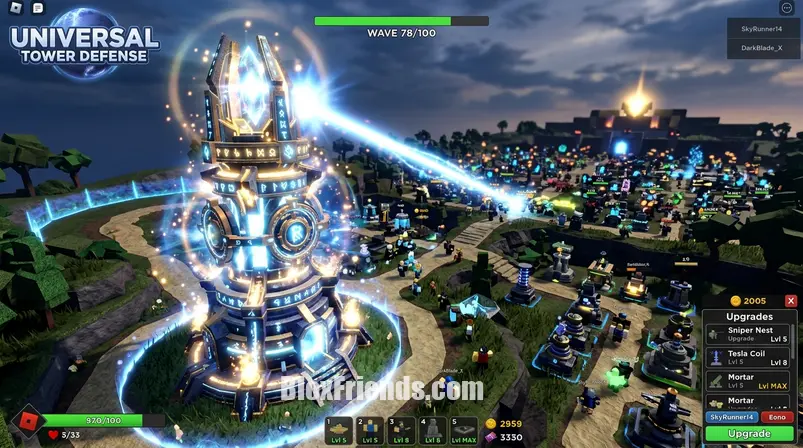Image resolution: width=803 pixels, height=448 pixels.
Task: Select hotbar slot 5 Lvl MAX tower
Action: 463,430
